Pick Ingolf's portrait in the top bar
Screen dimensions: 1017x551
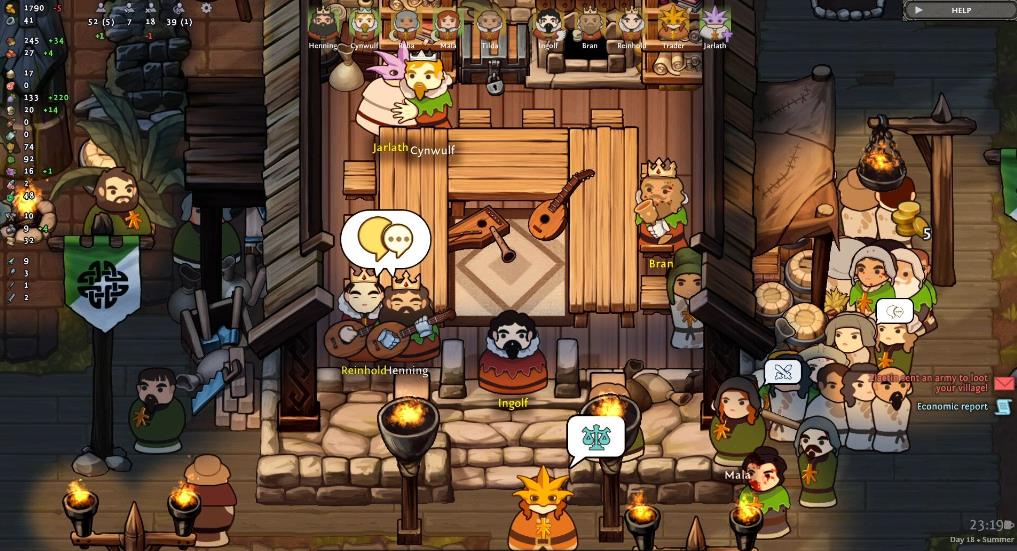548,24
